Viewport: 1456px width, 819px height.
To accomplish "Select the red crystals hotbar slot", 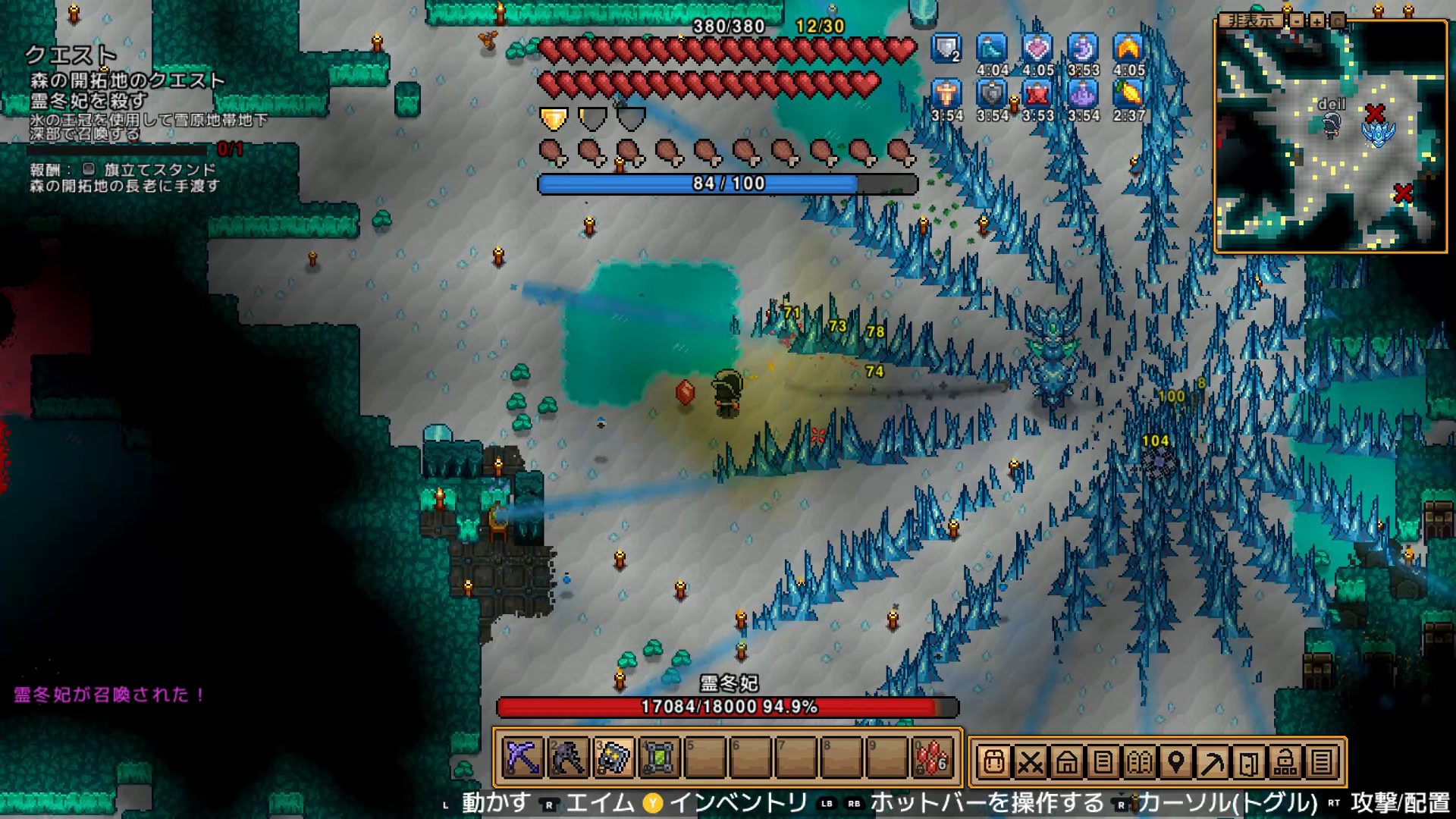I will (x=932, y=758).
